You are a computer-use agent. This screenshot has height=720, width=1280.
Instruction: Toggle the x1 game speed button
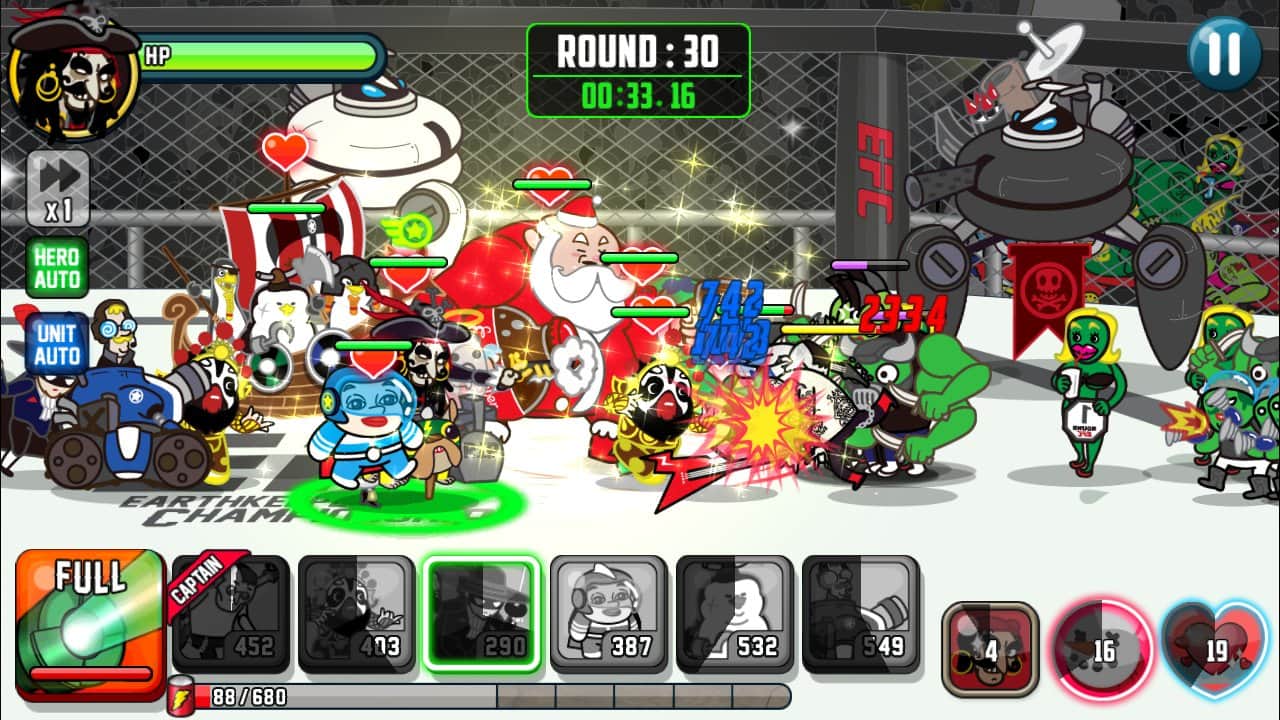click(x=58, y=188)
